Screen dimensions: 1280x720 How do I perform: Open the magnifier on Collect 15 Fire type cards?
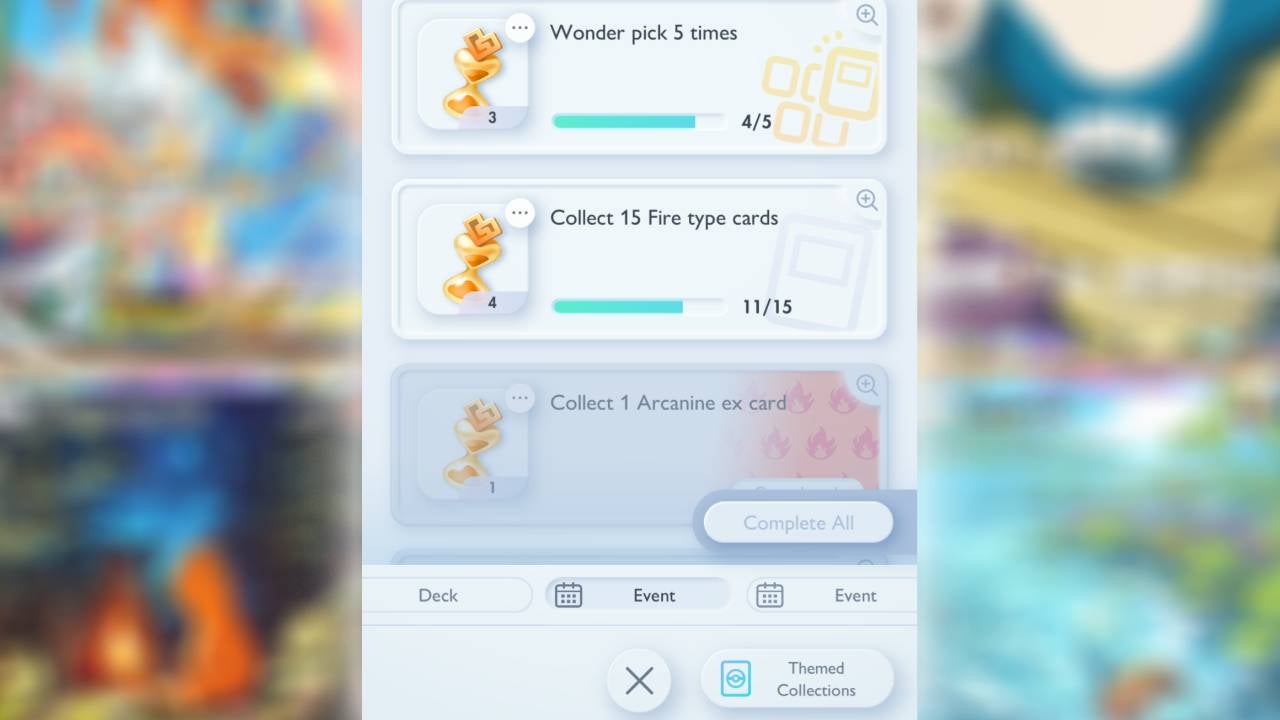pos(866,201)
